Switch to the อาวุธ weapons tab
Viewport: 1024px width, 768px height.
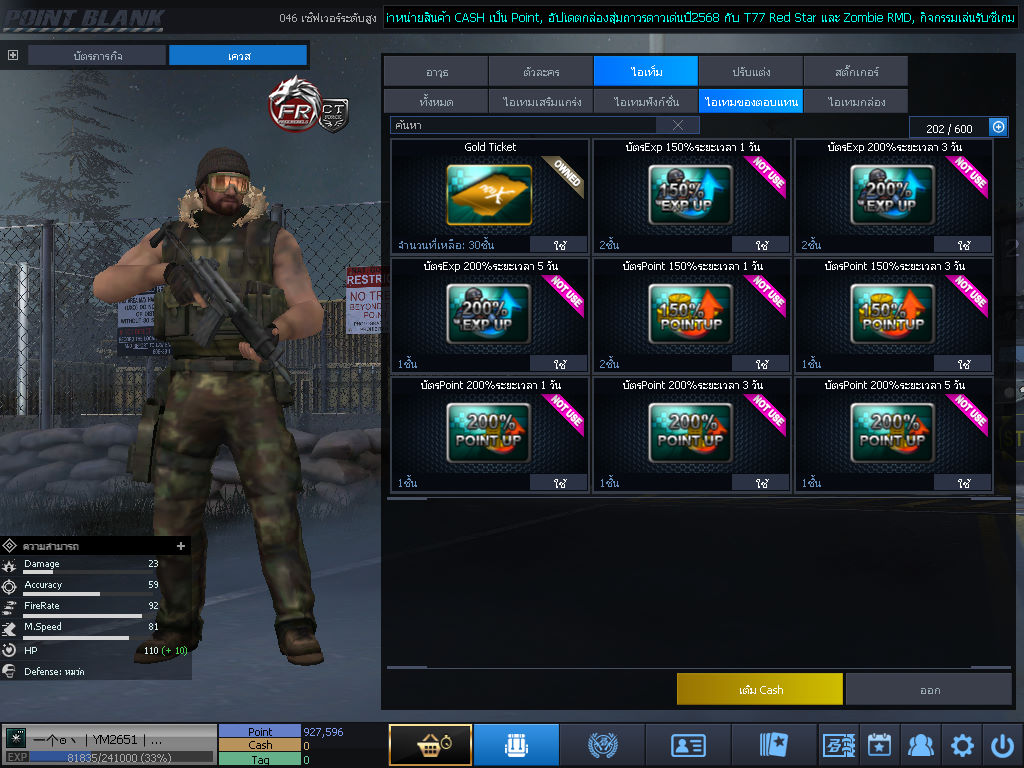coord(436,71)
